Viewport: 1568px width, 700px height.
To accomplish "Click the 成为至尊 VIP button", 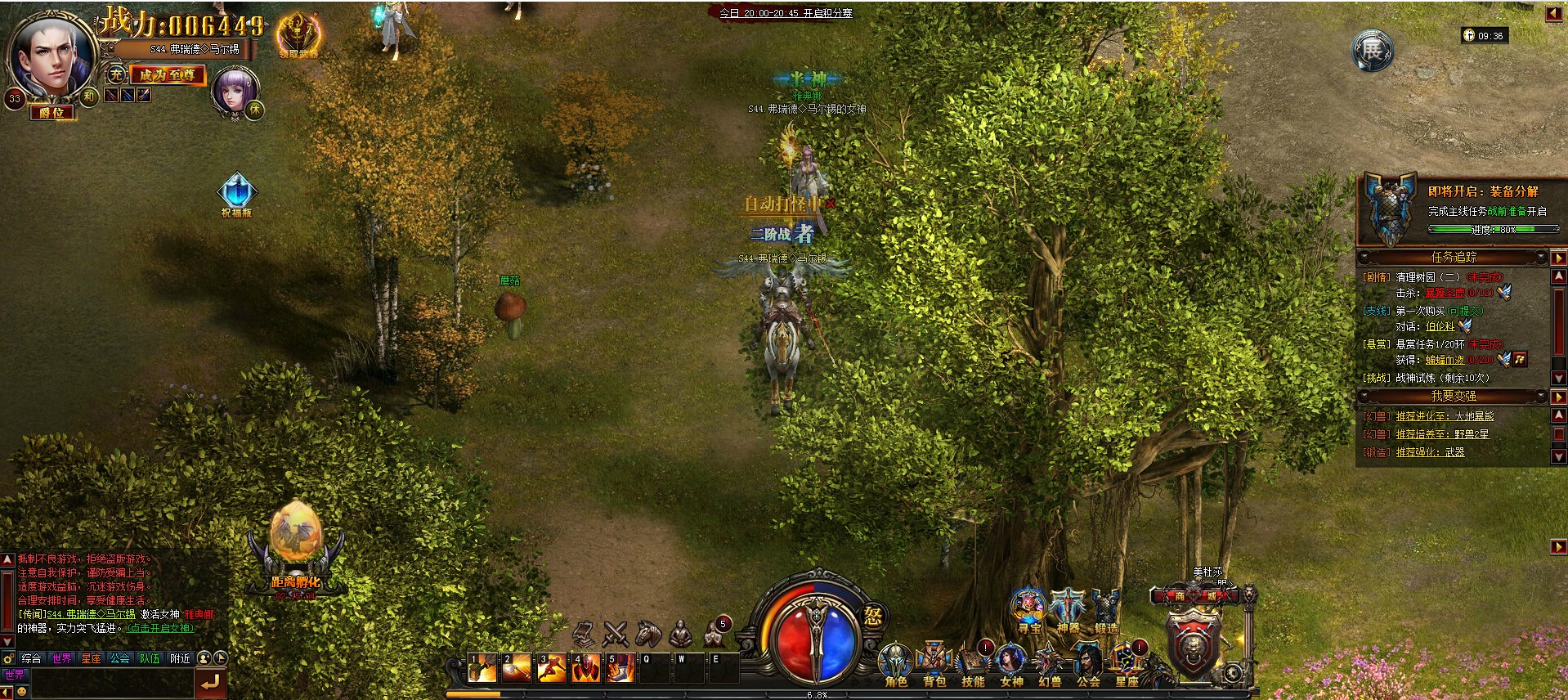I will coord(167,74).
